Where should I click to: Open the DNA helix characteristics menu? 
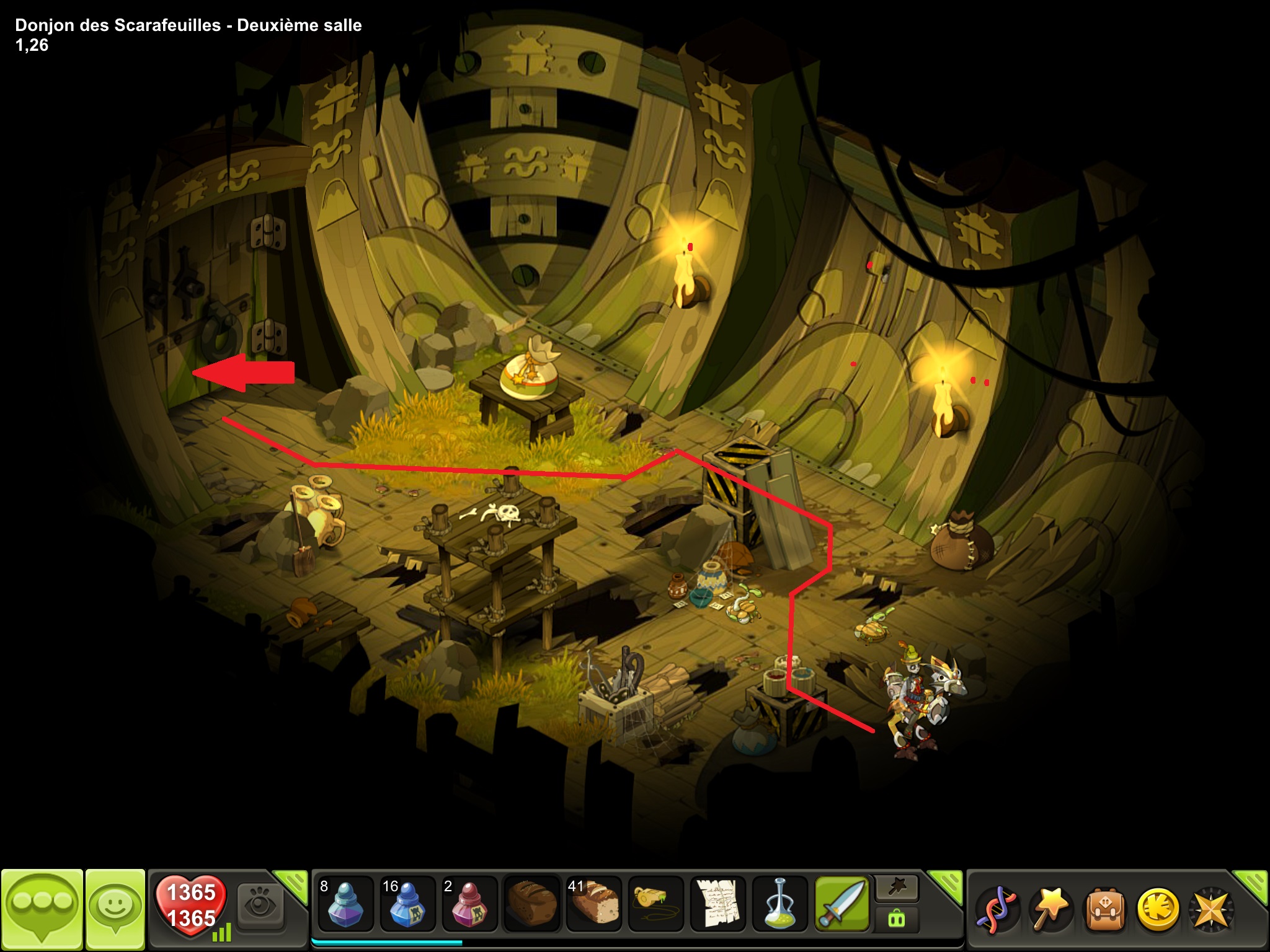pos(997,910)
